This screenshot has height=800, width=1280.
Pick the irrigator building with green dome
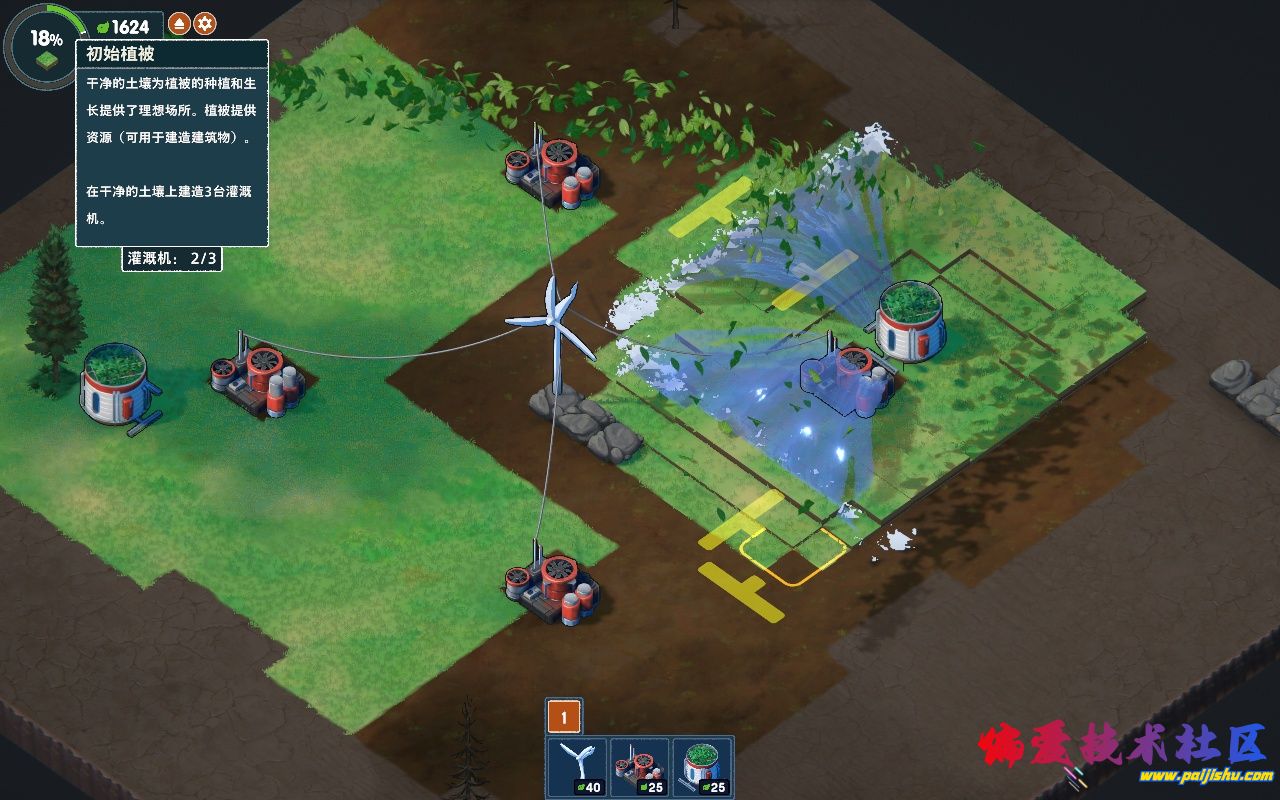click(702, 768)
